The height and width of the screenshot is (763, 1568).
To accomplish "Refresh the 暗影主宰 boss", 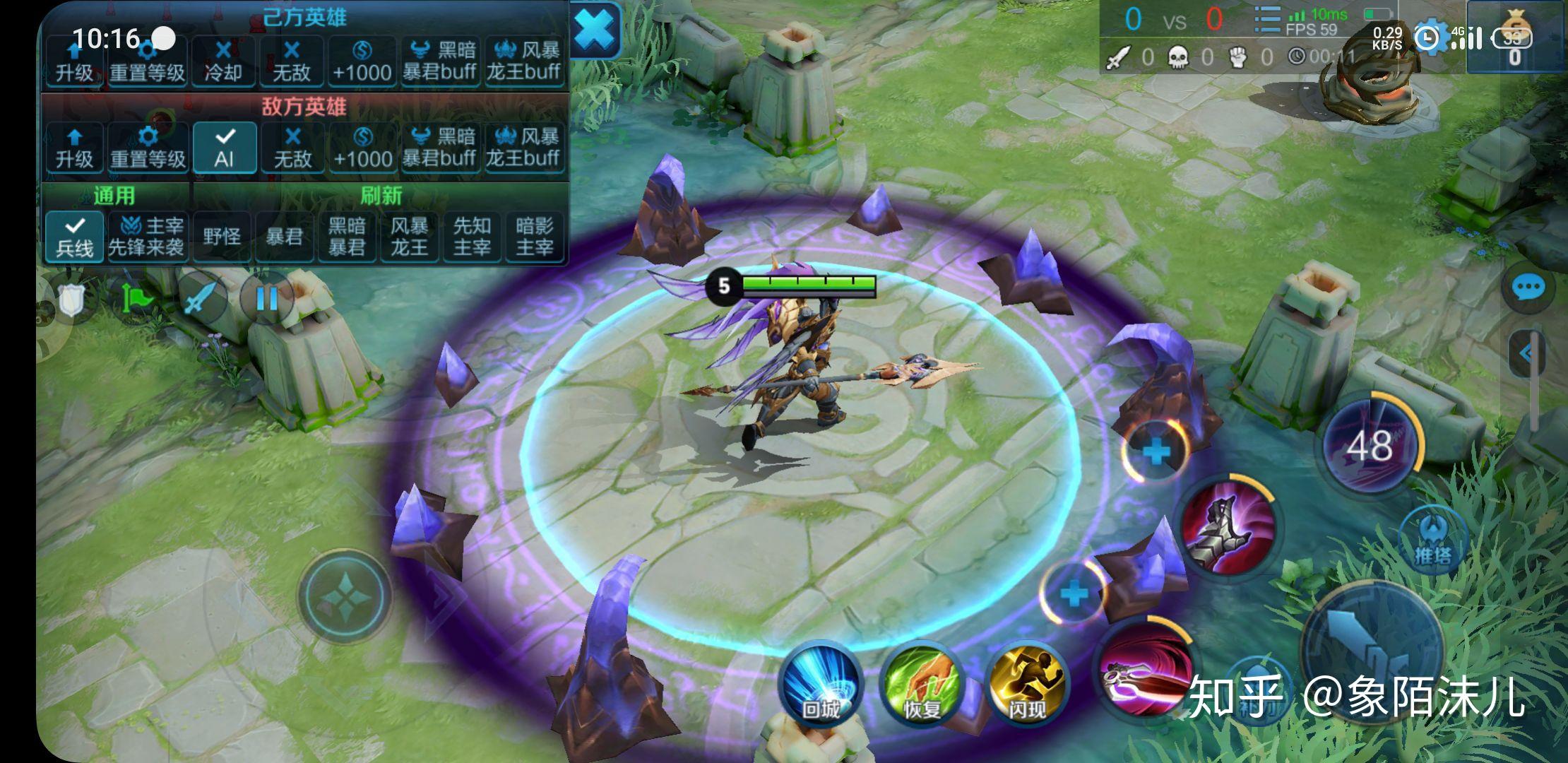I will click(534, 237).
